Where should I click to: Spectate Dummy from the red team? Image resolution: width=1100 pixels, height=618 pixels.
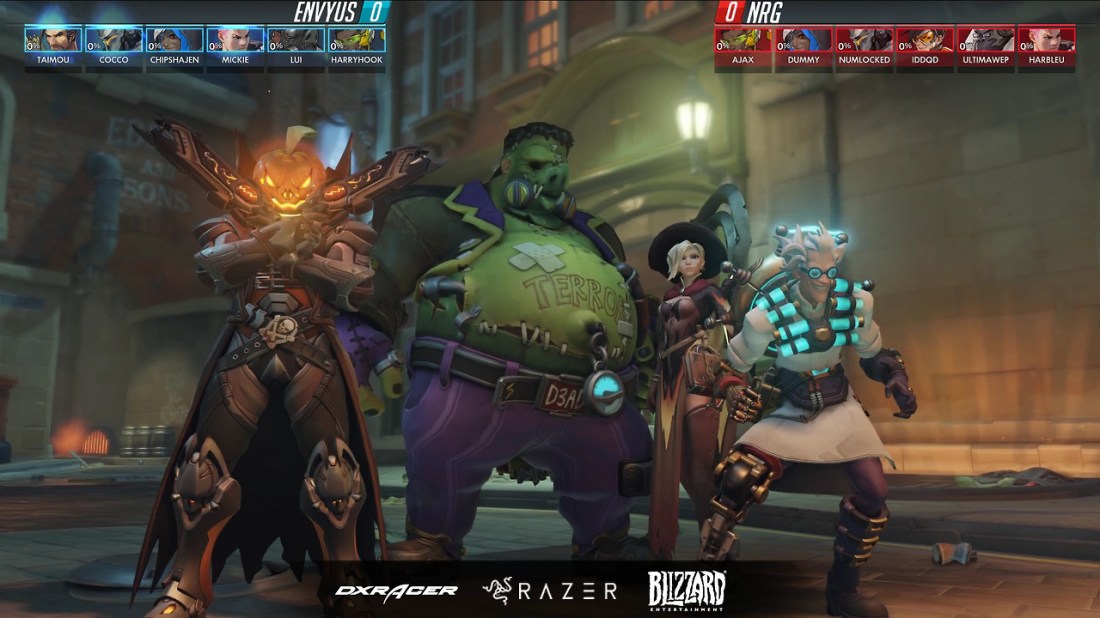coord(804,40)
